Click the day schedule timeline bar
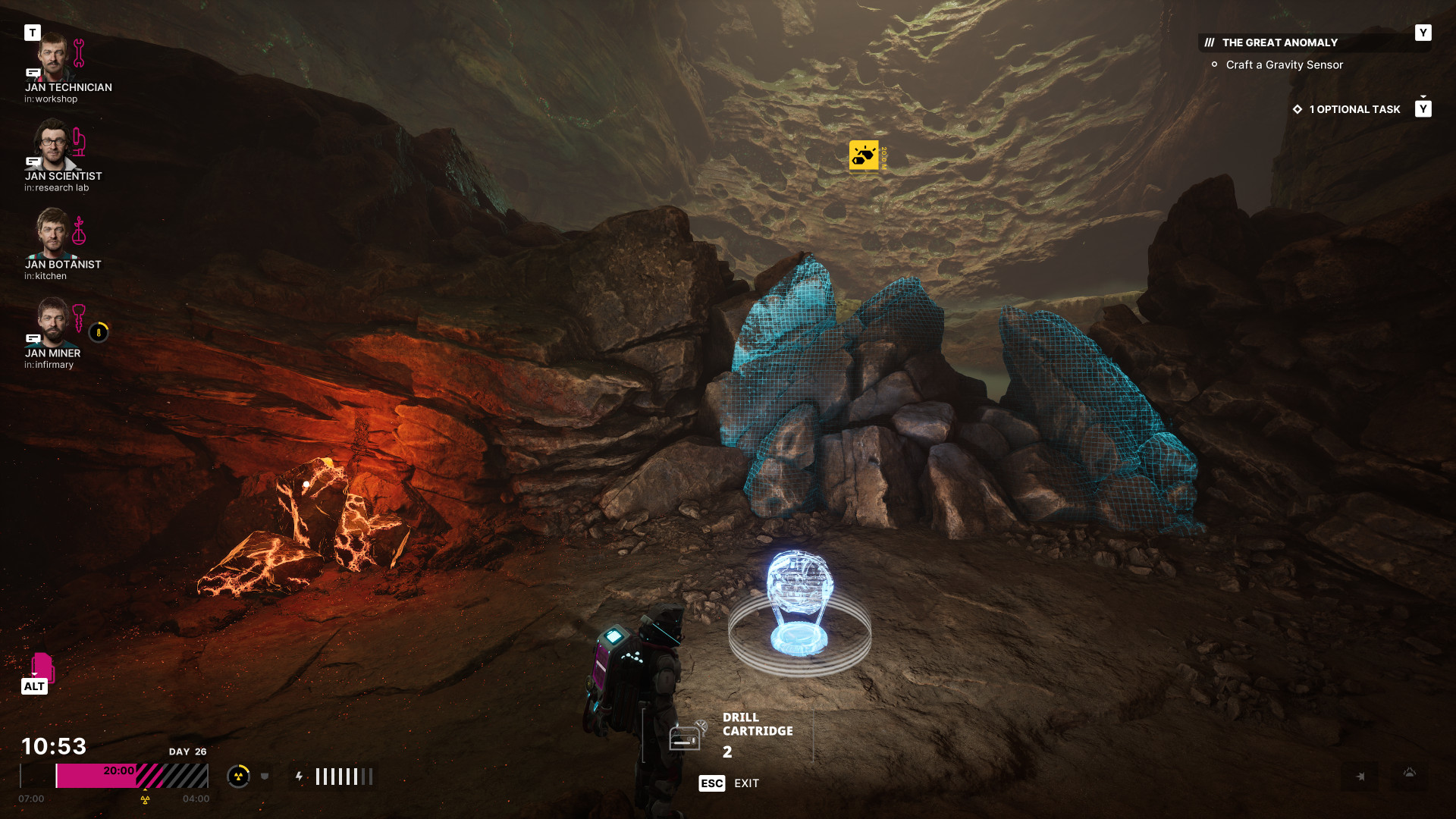 [132, 777]
